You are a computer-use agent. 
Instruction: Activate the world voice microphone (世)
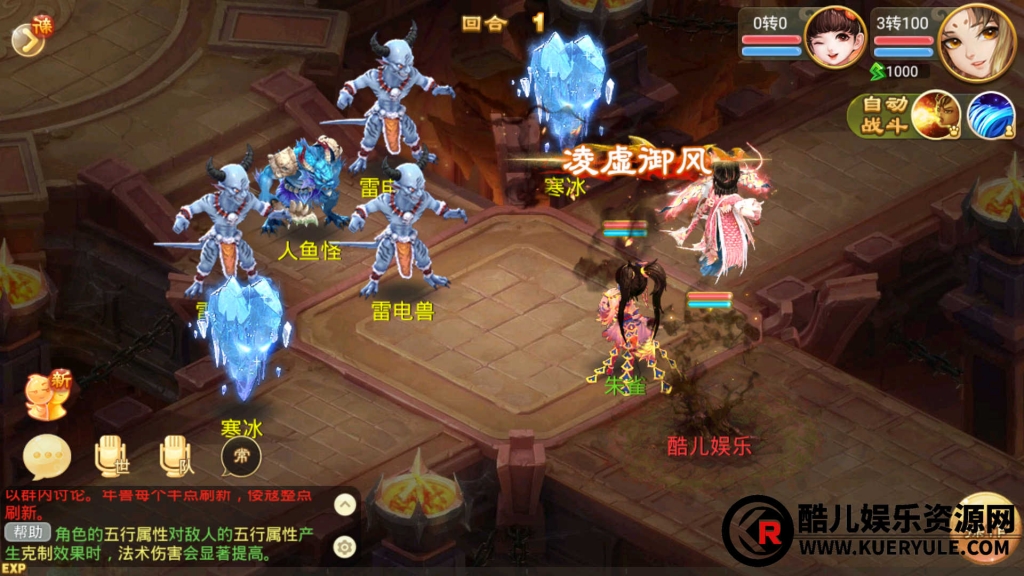[x=111, y=458]
